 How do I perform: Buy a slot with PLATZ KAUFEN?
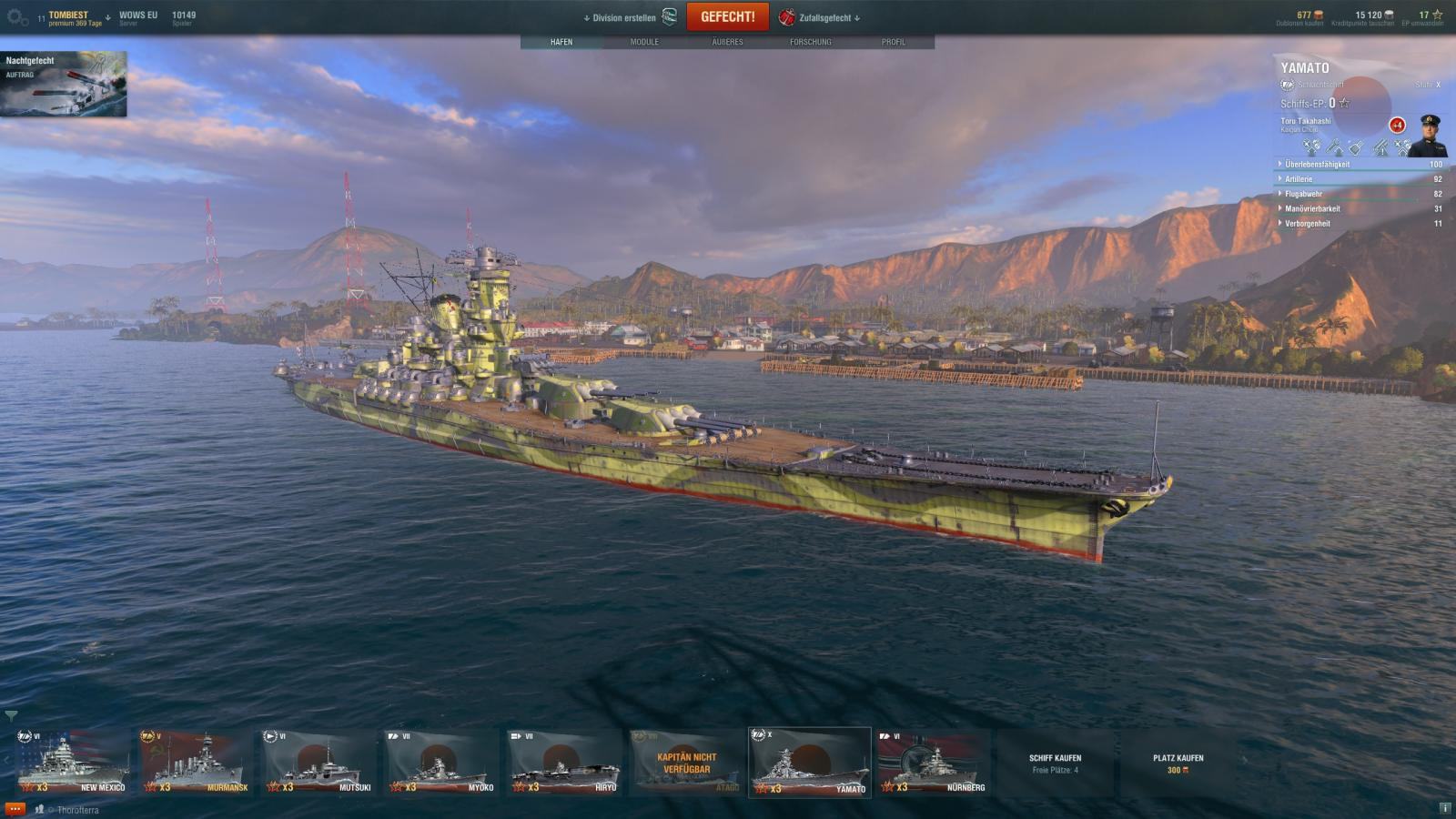tap(1178, 763)
